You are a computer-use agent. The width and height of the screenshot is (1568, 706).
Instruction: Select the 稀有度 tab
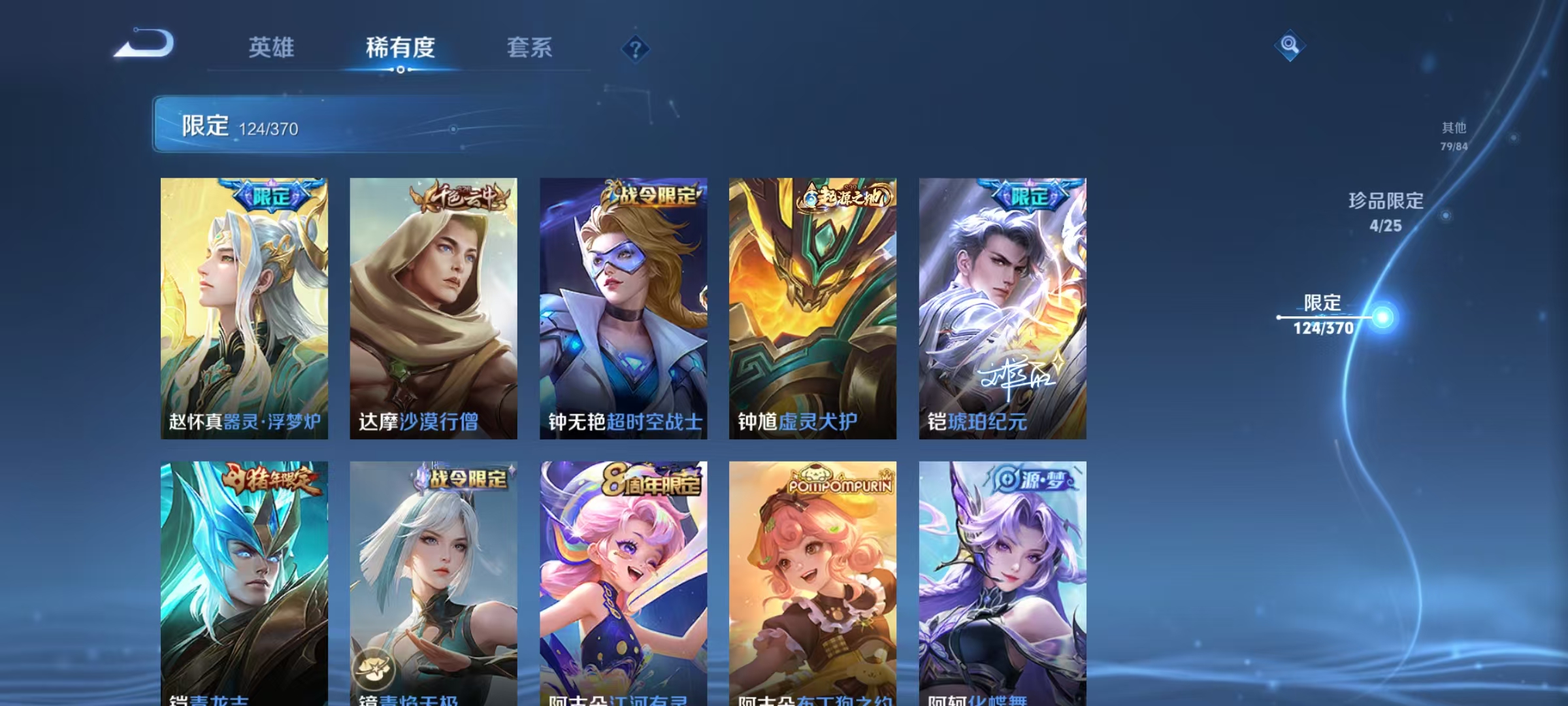(401, 48)
